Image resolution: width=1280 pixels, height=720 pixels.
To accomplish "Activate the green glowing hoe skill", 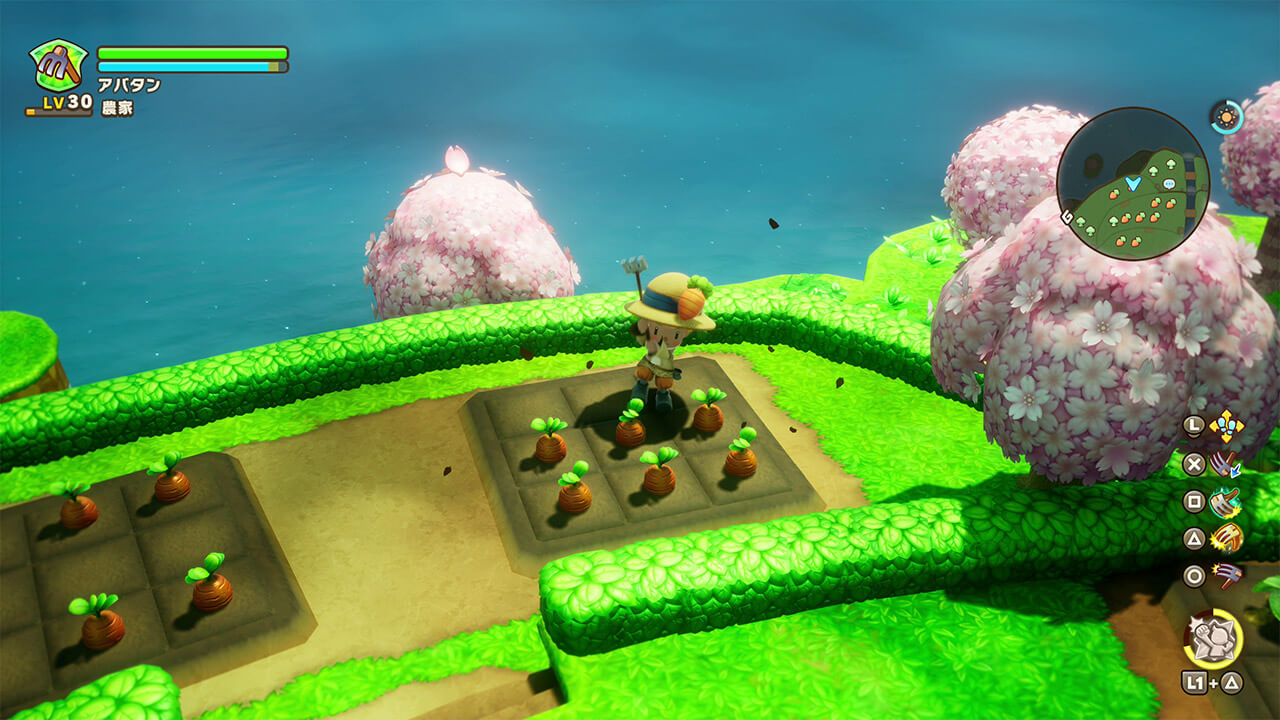I will click(x=1226, y=502).
